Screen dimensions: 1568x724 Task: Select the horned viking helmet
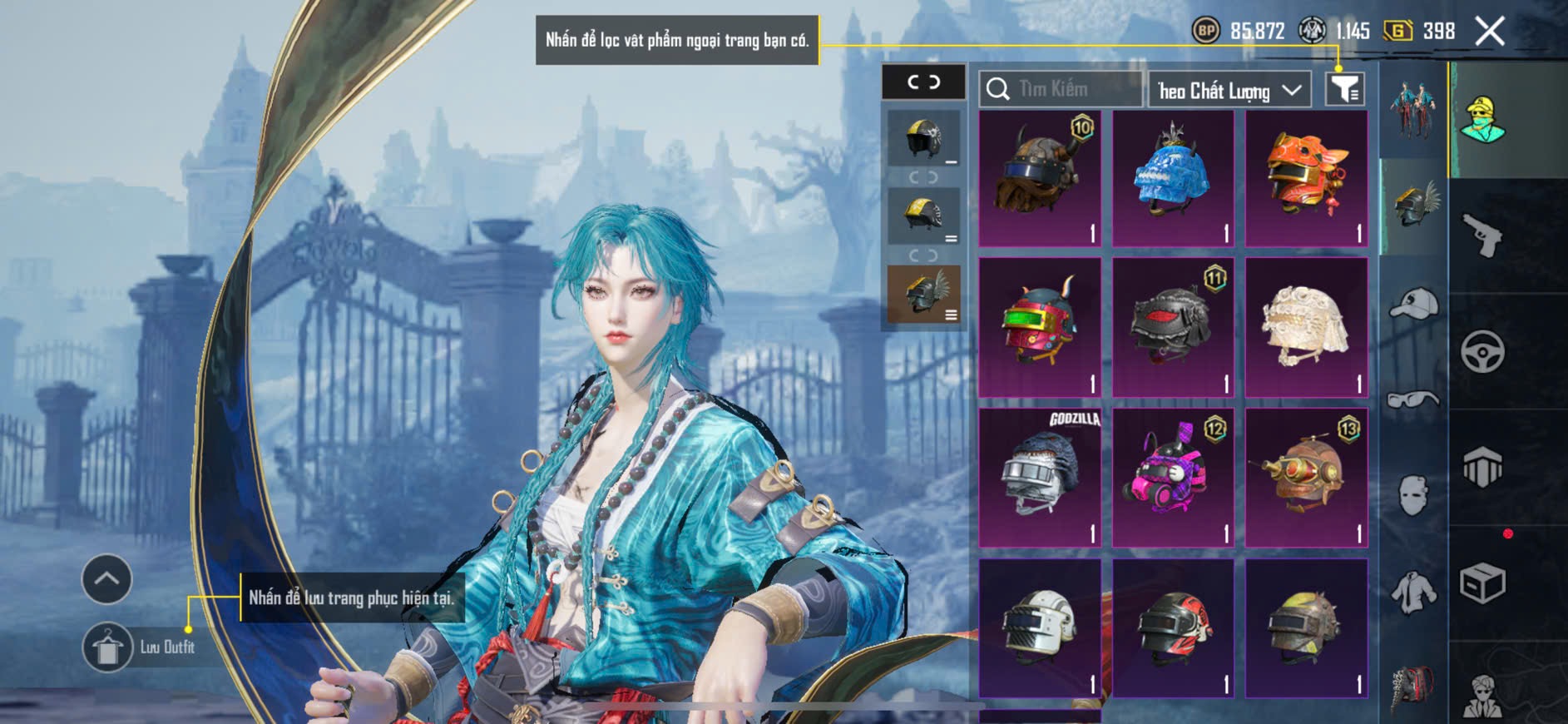click(1040, 178)
